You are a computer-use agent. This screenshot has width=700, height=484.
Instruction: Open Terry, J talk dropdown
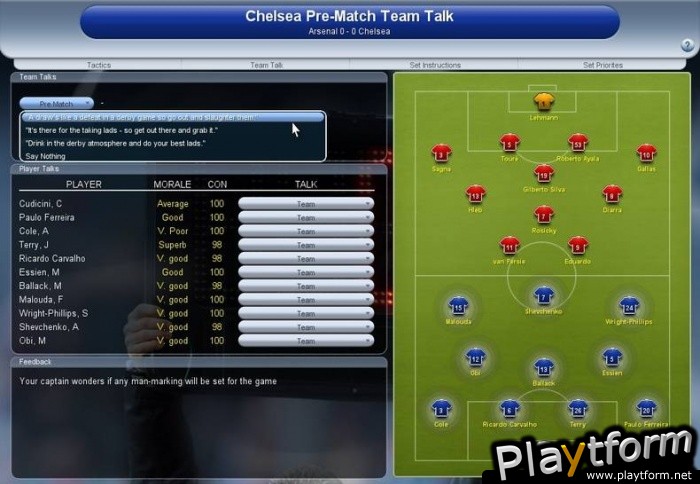pyautogui.click(x=306, y=245)
